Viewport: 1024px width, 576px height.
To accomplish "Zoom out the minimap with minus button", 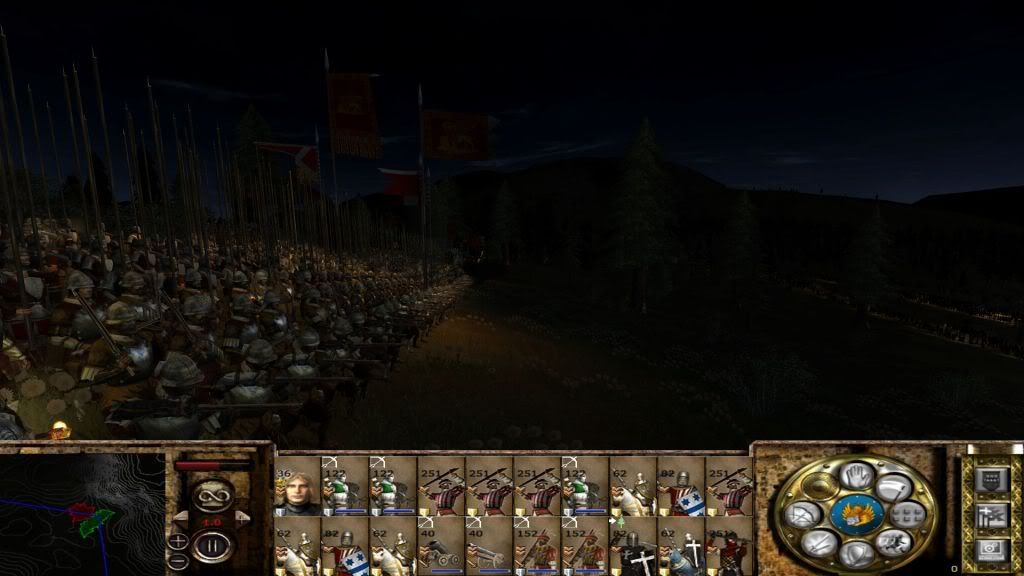I will pos(177,561).
